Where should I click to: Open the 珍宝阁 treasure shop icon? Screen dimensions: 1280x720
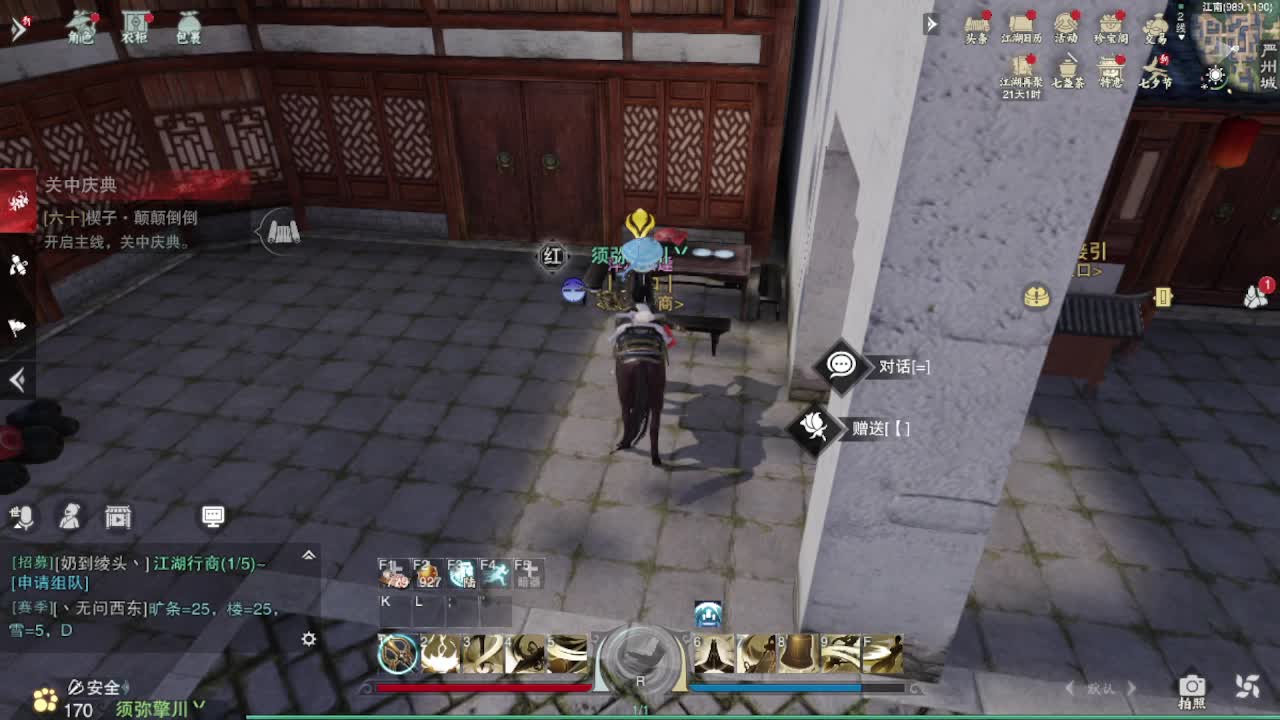[1109, 24]
